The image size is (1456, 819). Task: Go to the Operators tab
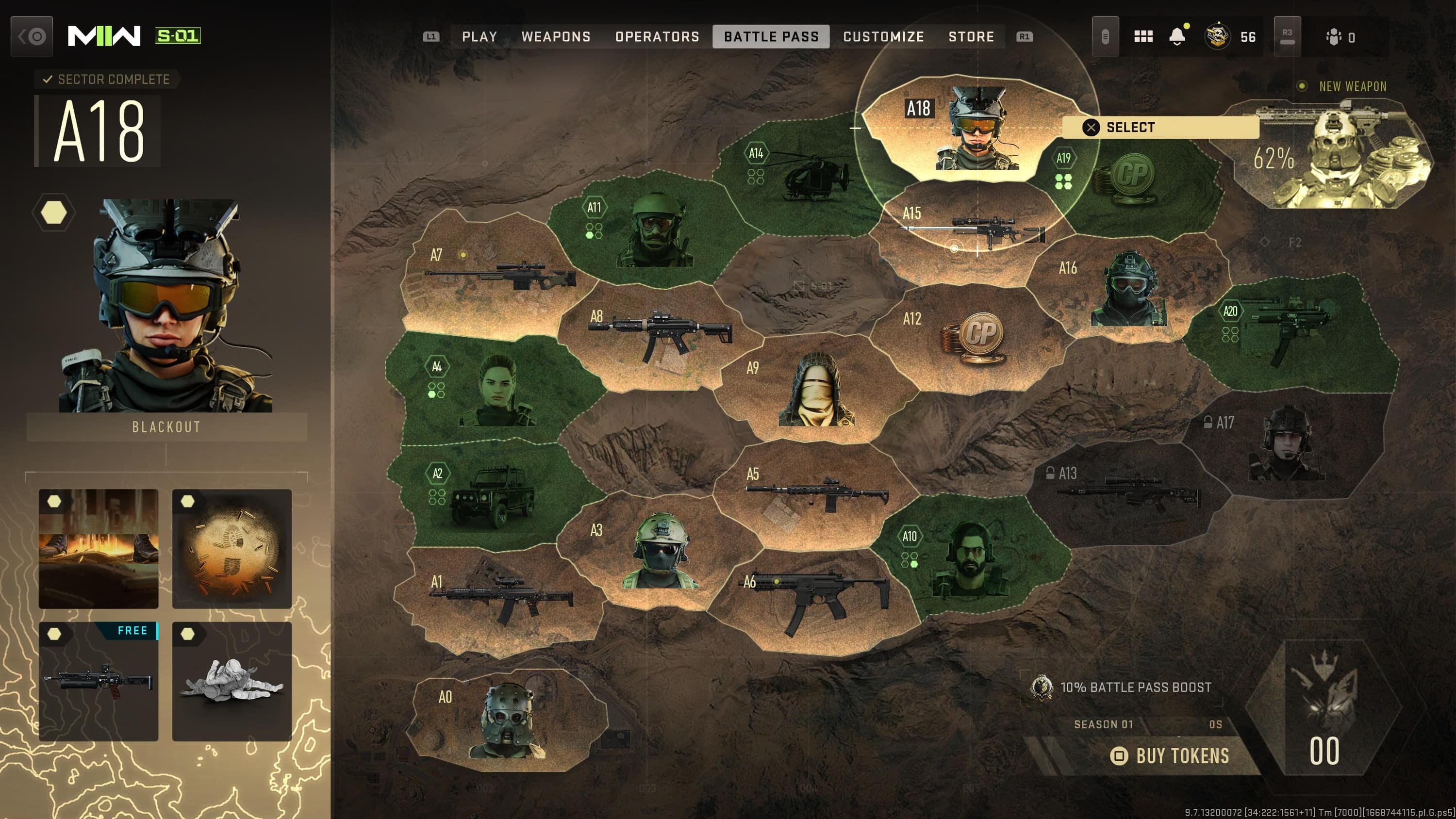pyautogui.click(x=657, y=37)
